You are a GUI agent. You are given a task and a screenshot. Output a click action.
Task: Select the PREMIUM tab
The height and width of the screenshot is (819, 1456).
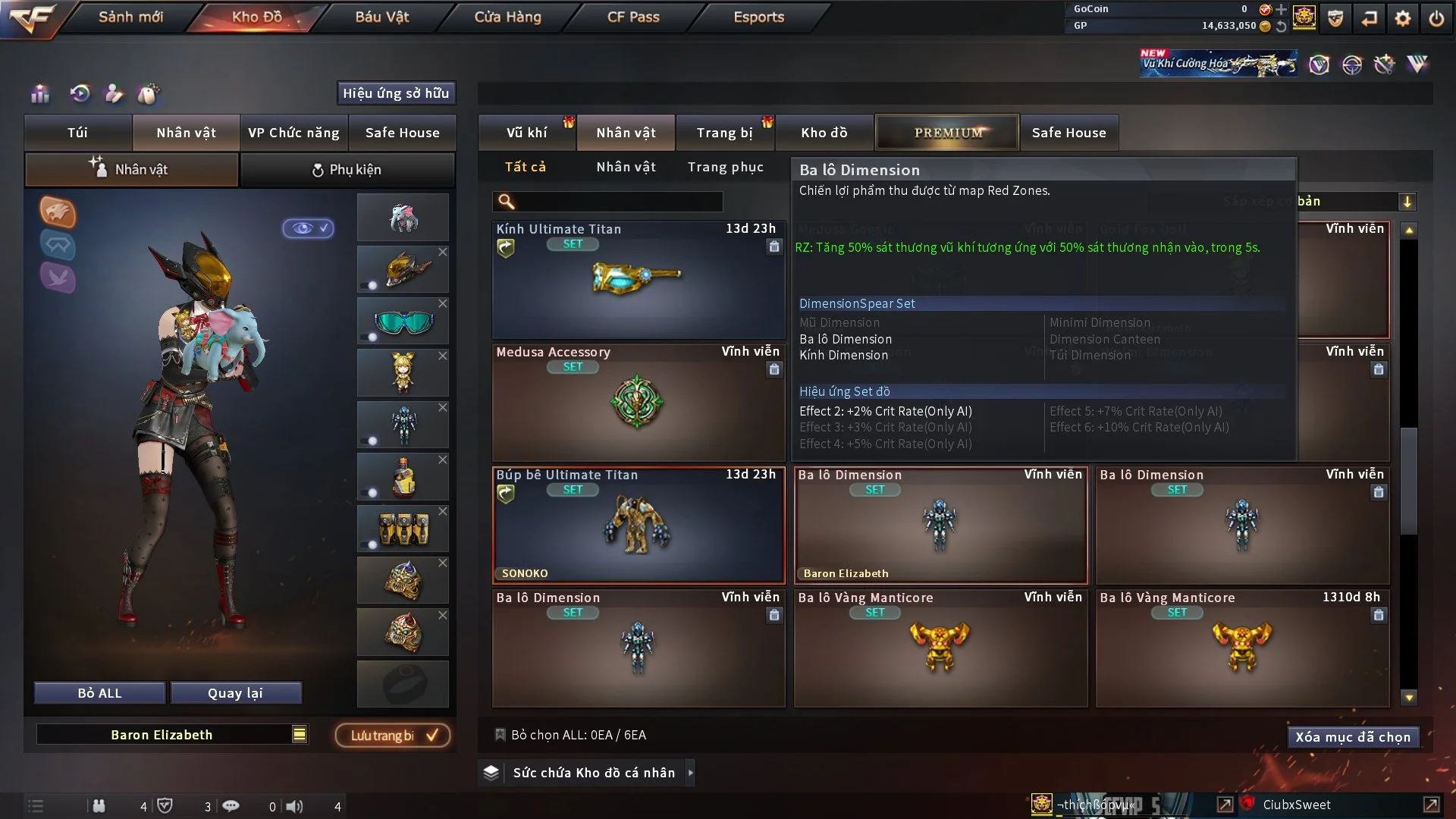point(947,133)
